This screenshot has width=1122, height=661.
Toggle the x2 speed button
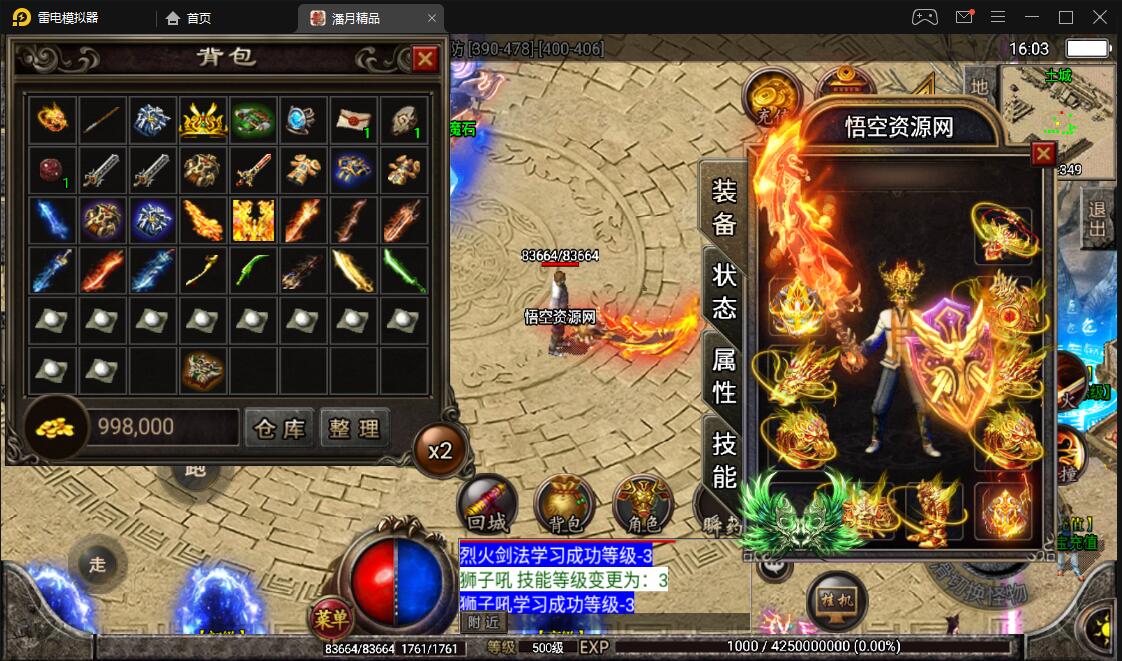(440, 451)
